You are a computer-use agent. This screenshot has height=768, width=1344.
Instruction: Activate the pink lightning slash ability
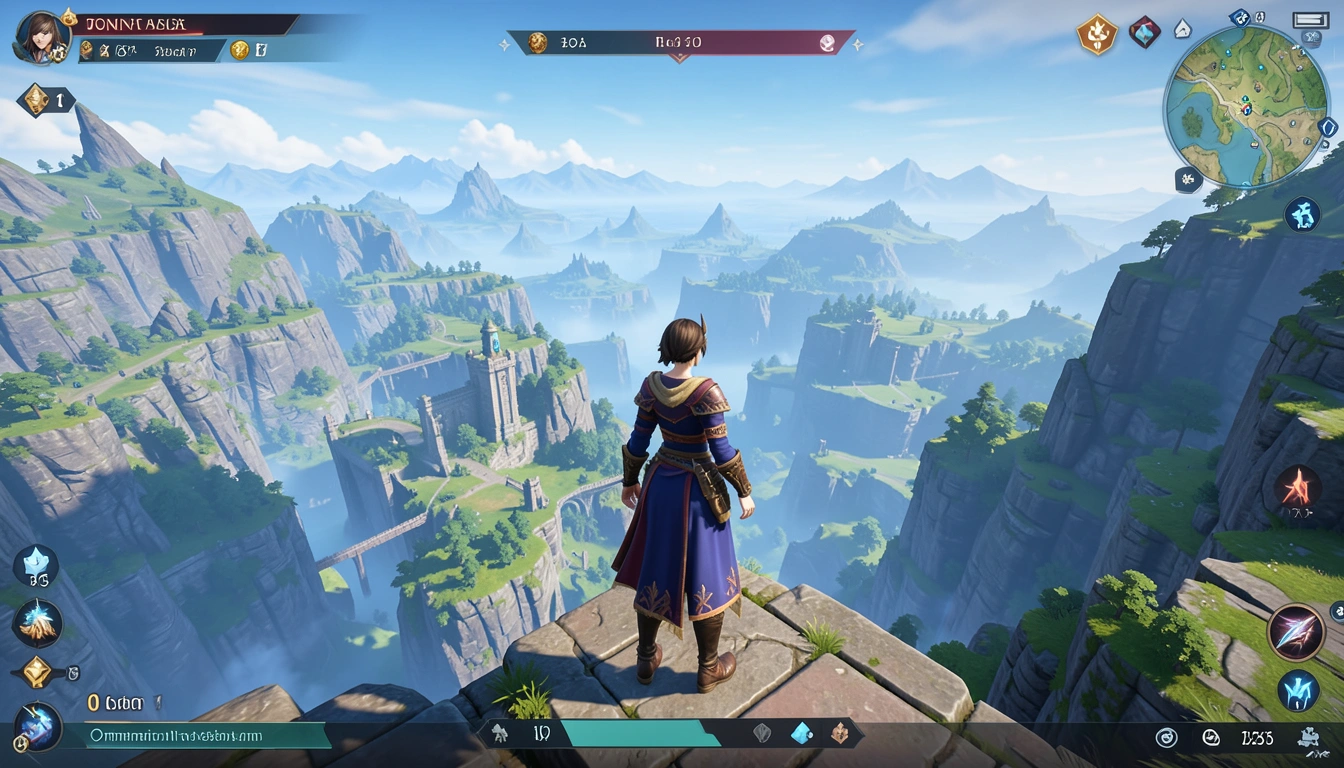point(1296,631)
